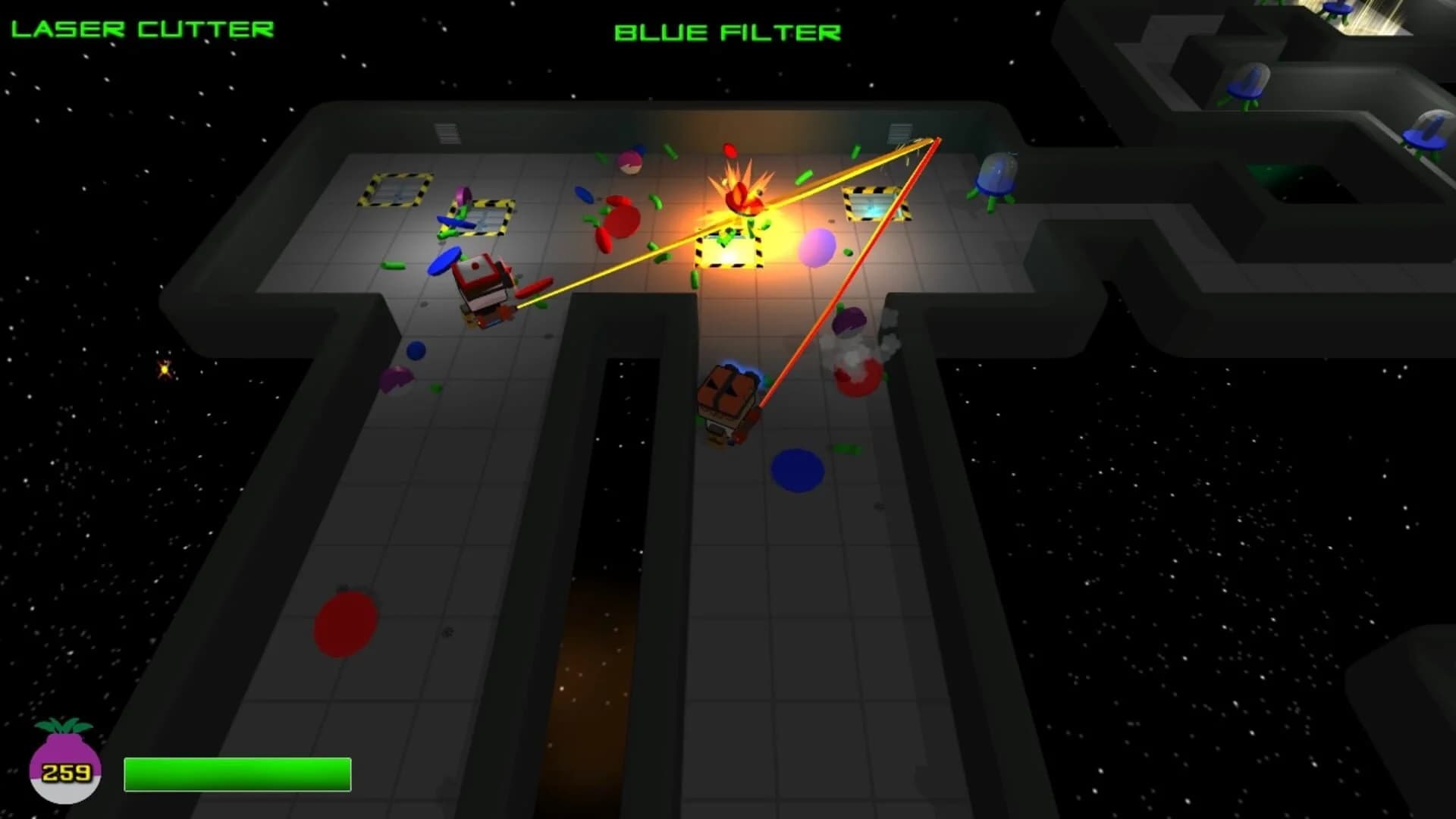
Task: Click the sparkling star in deep space left side
Action: (x=163, y=369)
